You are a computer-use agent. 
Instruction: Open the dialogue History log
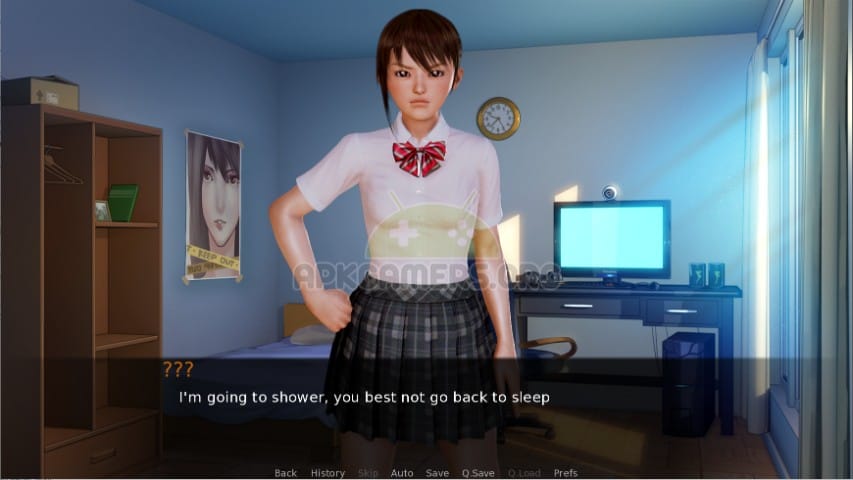pyautogui.click(x=327, y=473)
